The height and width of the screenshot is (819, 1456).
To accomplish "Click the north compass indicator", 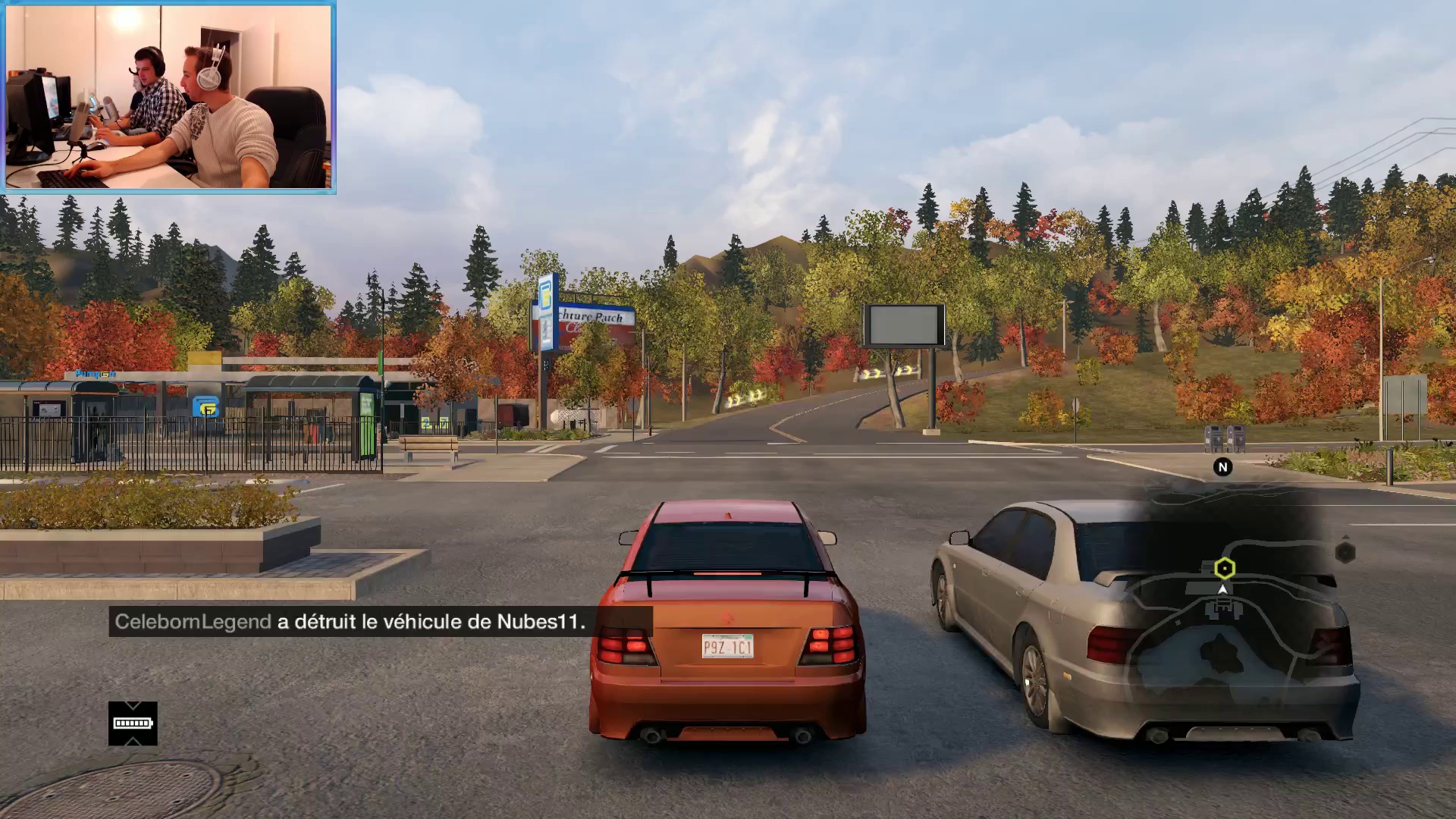I will click(x=1222, y=467).
